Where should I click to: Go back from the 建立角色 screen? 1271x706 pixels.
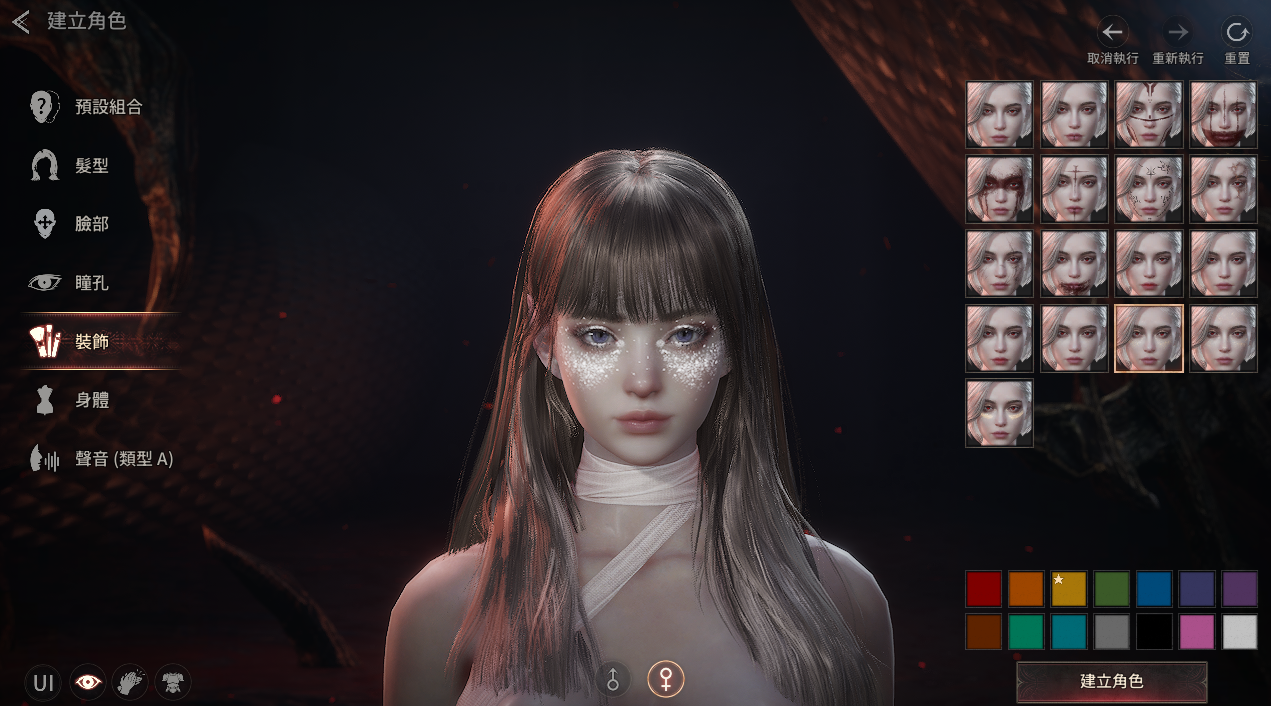click(x=21, y=21)
